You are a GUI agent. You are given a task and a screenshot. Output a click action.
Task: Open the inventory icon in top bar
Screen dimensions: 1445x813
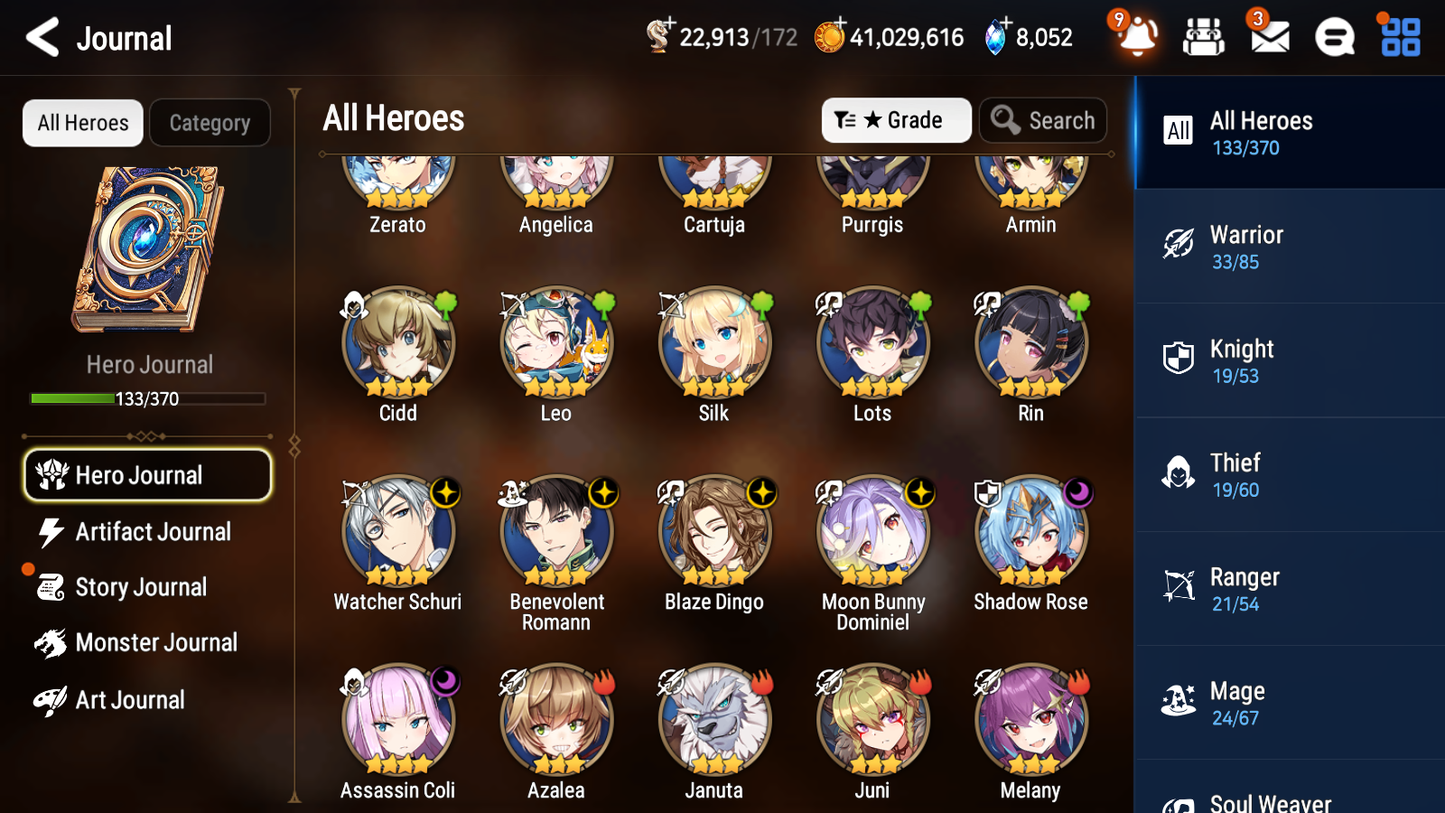point(1203,36)
